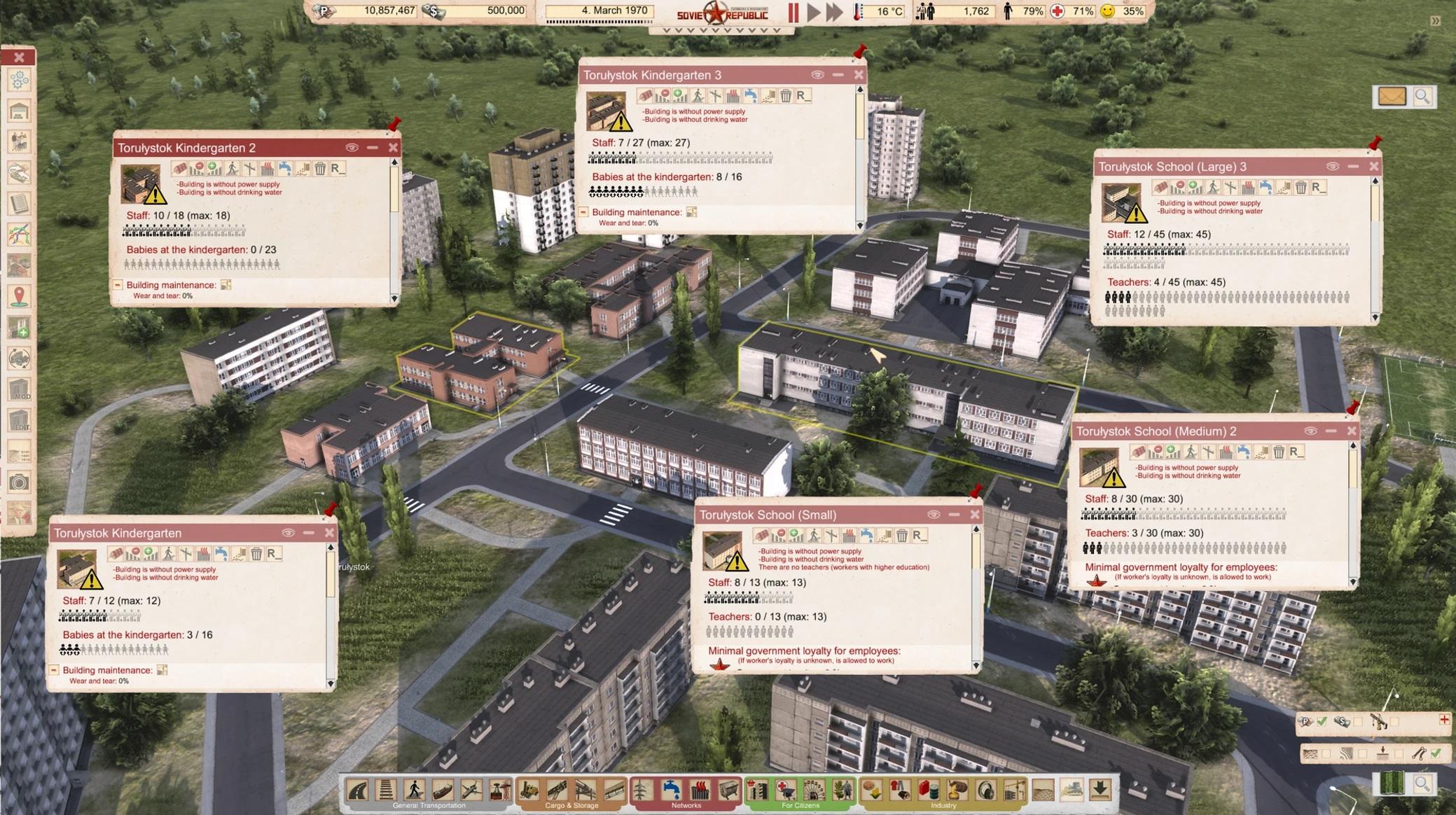Open the gears settings in left sidebar
This screenshot has width=1456, height=815.
click(19, 81)
